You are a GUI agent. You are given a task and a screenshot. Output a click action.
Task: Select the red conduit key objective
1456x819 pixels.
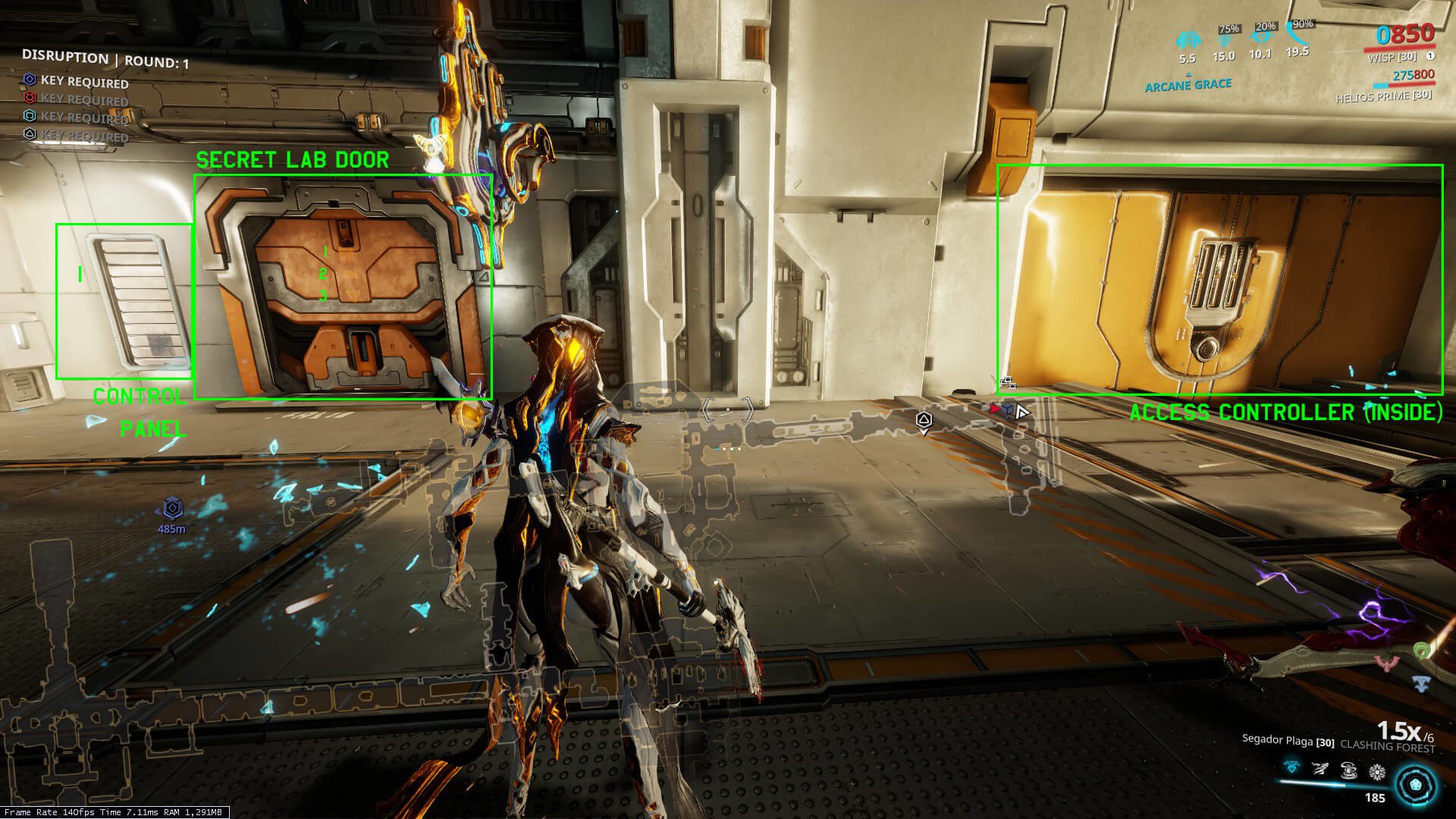30,98
